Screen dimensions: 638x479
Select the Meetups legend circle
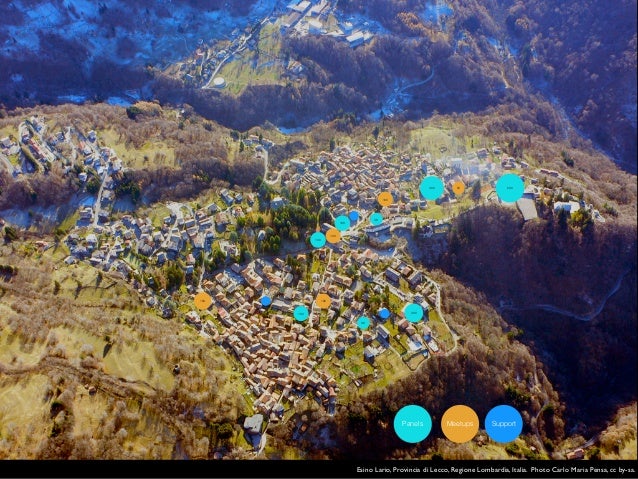[460, 424]
